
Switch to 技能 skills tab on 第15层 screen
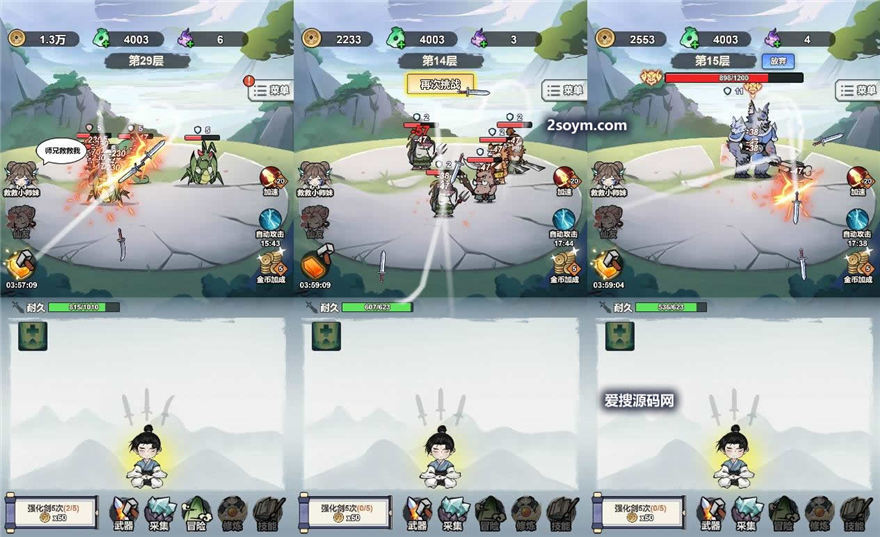click(x=853, y=511)
